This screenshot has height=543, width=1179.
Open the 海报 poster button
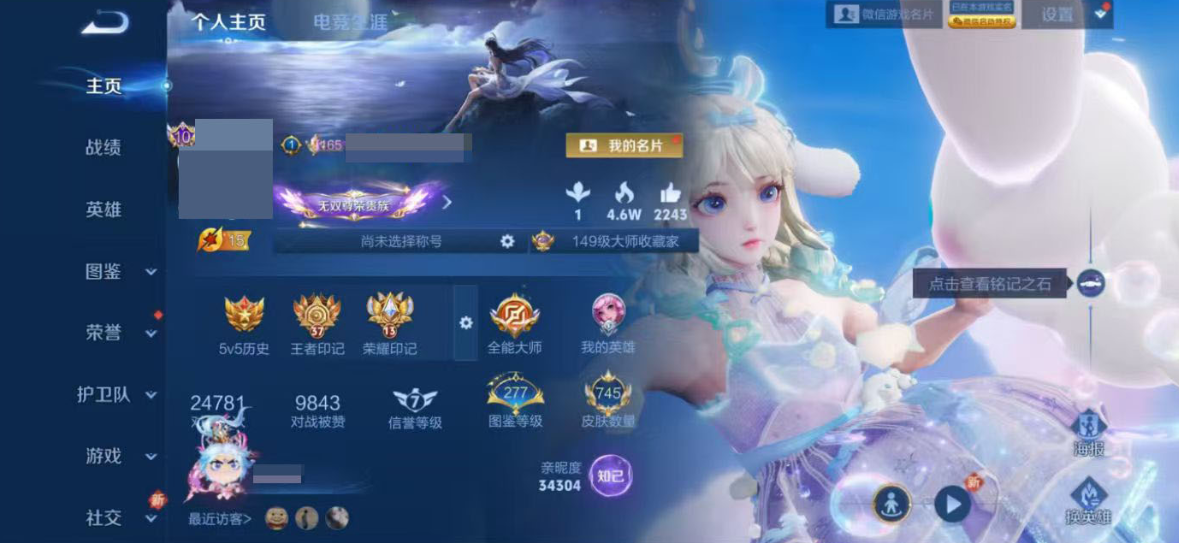1089,434
